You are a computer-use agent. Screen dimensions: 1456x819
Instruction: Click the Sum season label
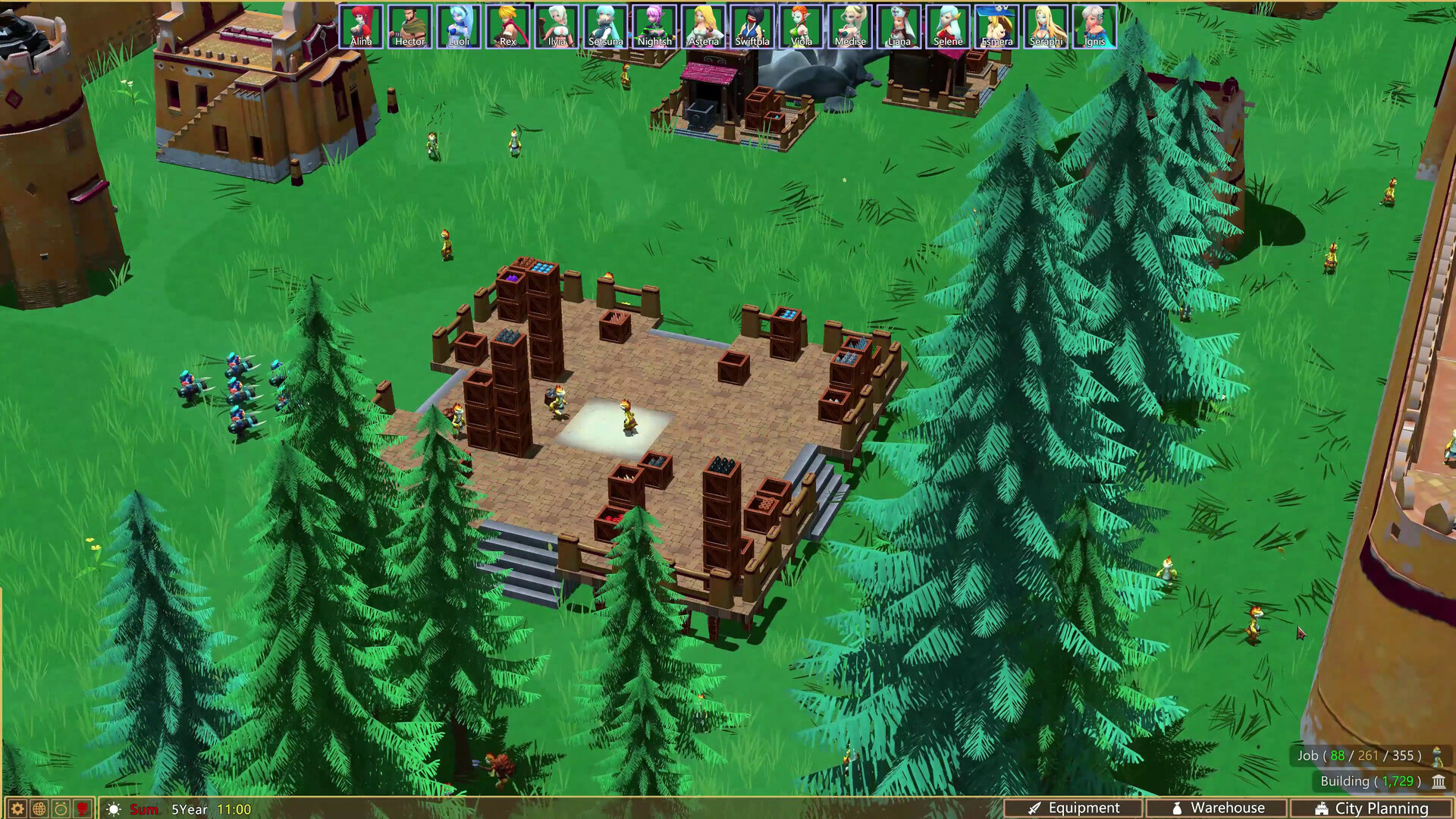coord(143,809)
